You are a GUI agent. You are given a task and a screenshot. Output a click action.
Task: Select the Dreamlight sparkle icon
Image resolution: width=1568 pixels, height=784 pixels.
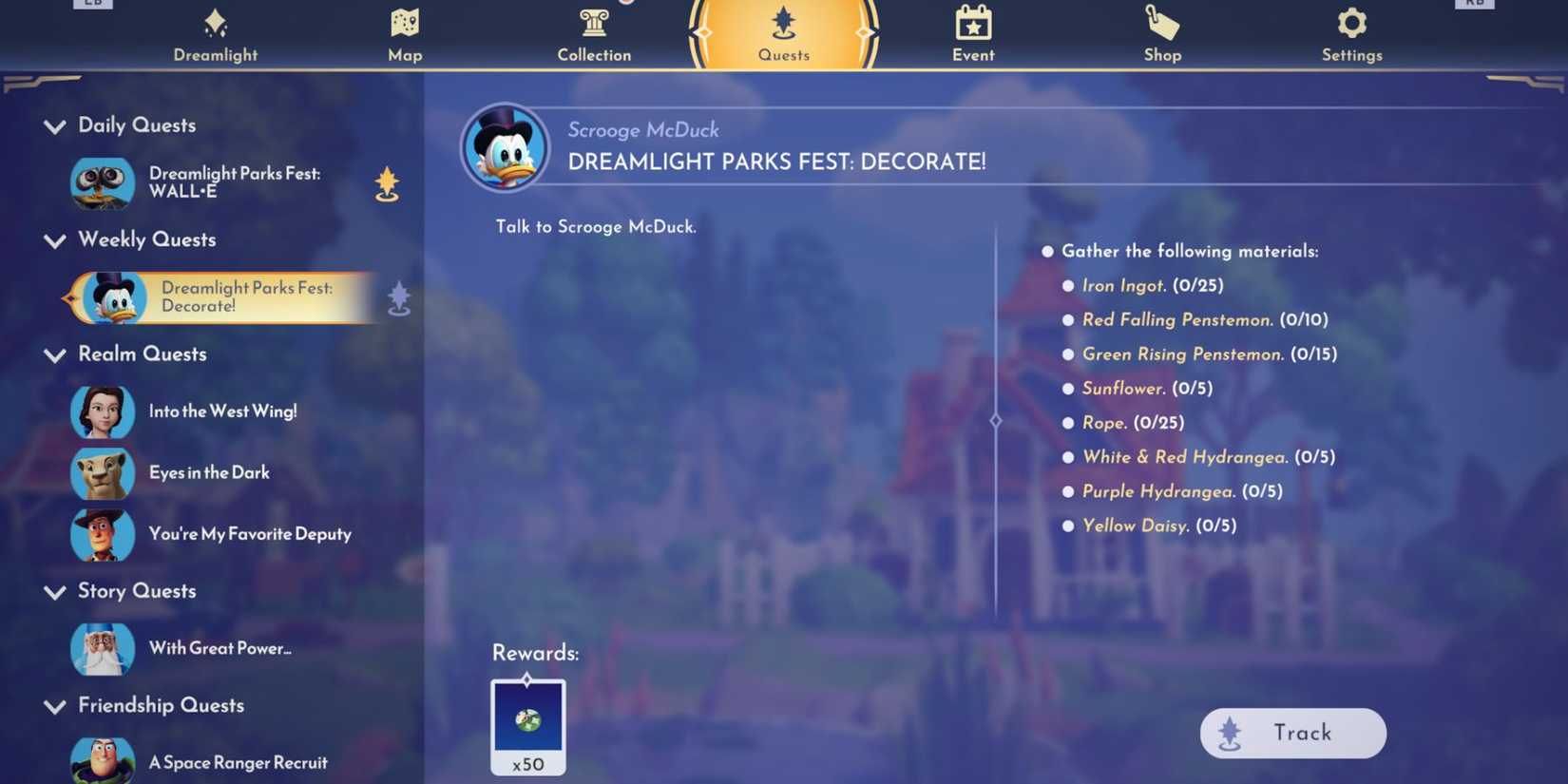click(x=215, y=21)
